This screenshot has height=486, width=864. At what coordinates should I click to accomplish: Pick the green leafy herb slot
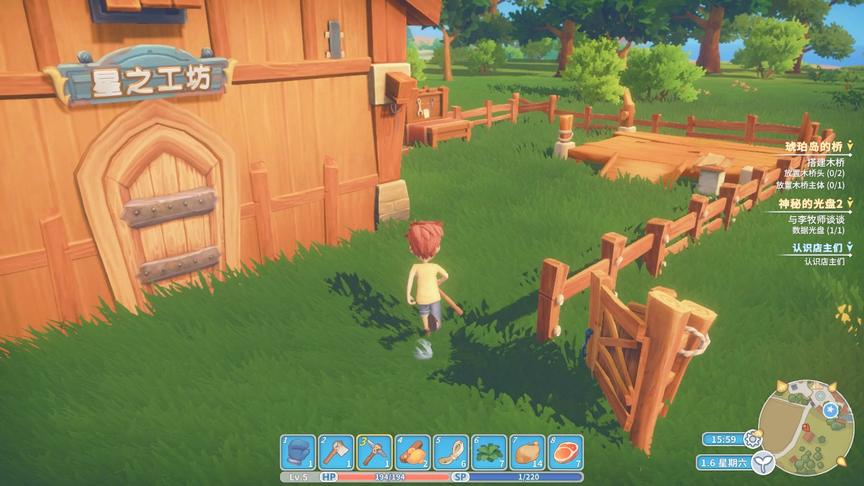[489, 452]
